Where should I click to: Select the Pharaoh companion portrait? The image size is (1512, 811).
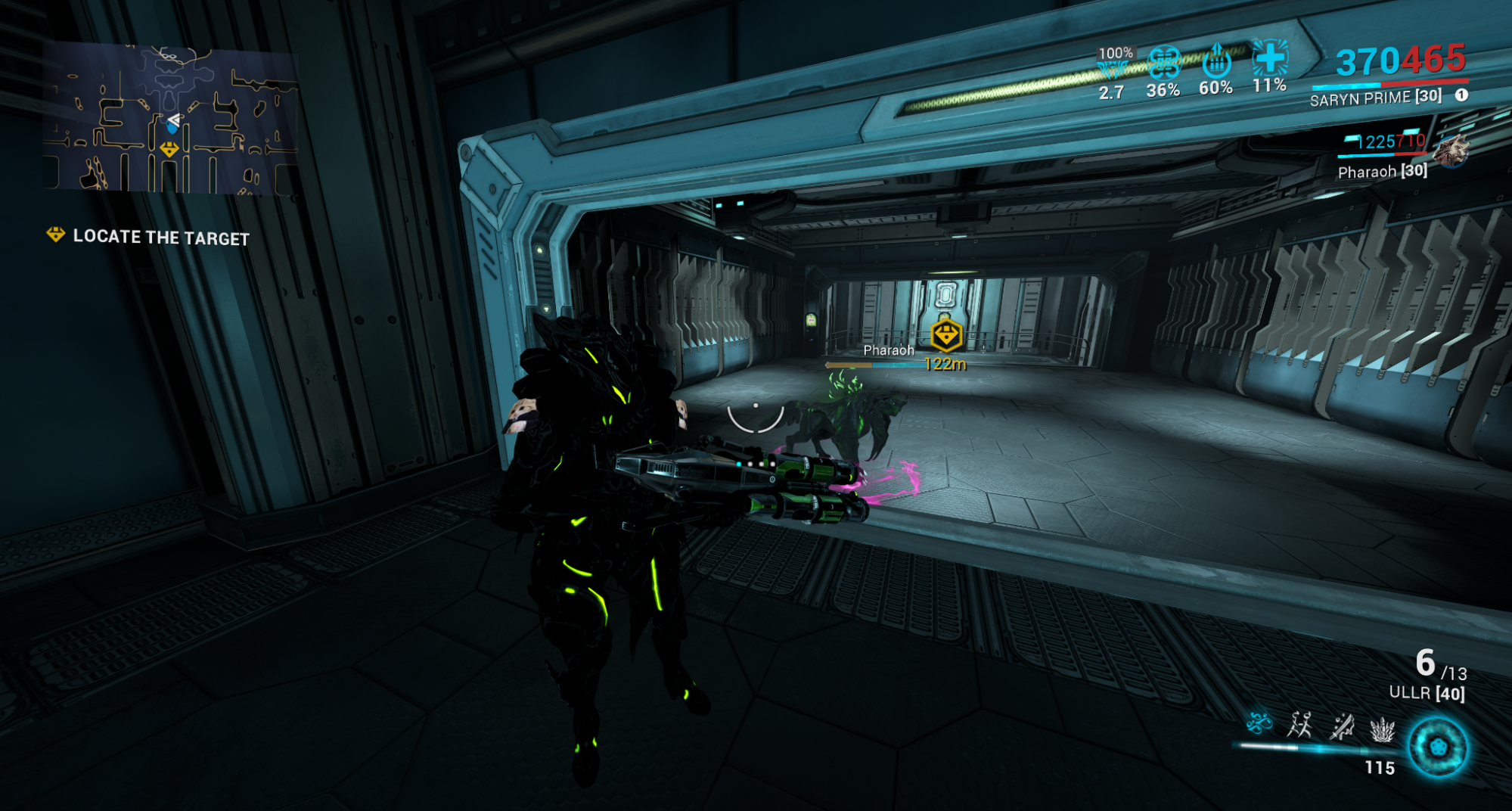pyautogui.click(x=1450, y=152)
